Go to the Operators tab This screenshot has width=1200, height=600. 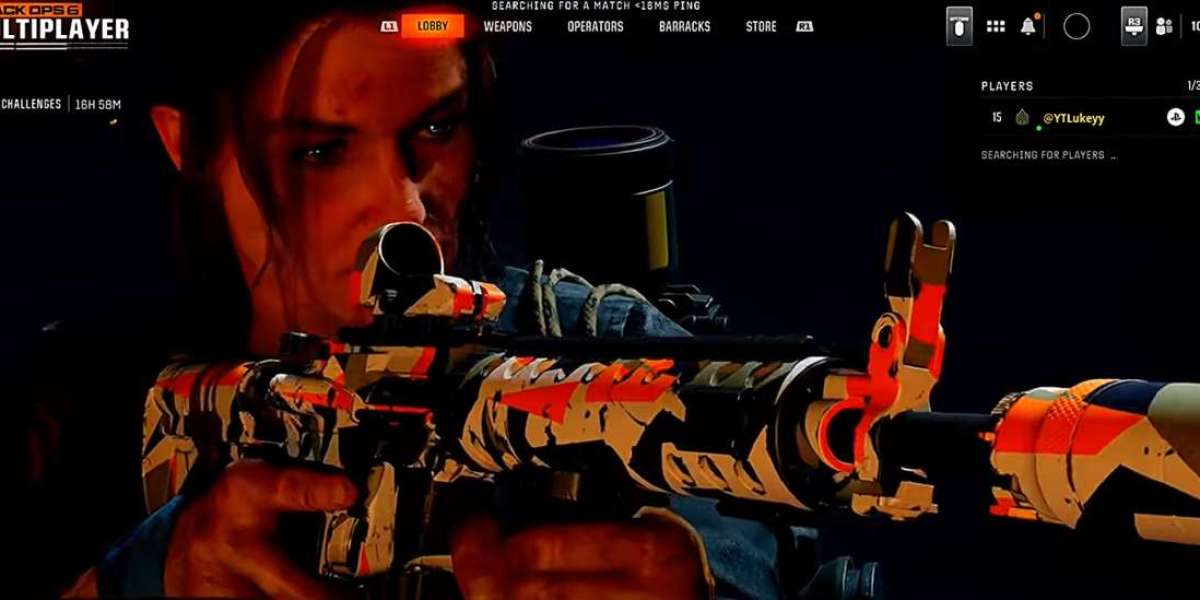(x=595, y=27)
